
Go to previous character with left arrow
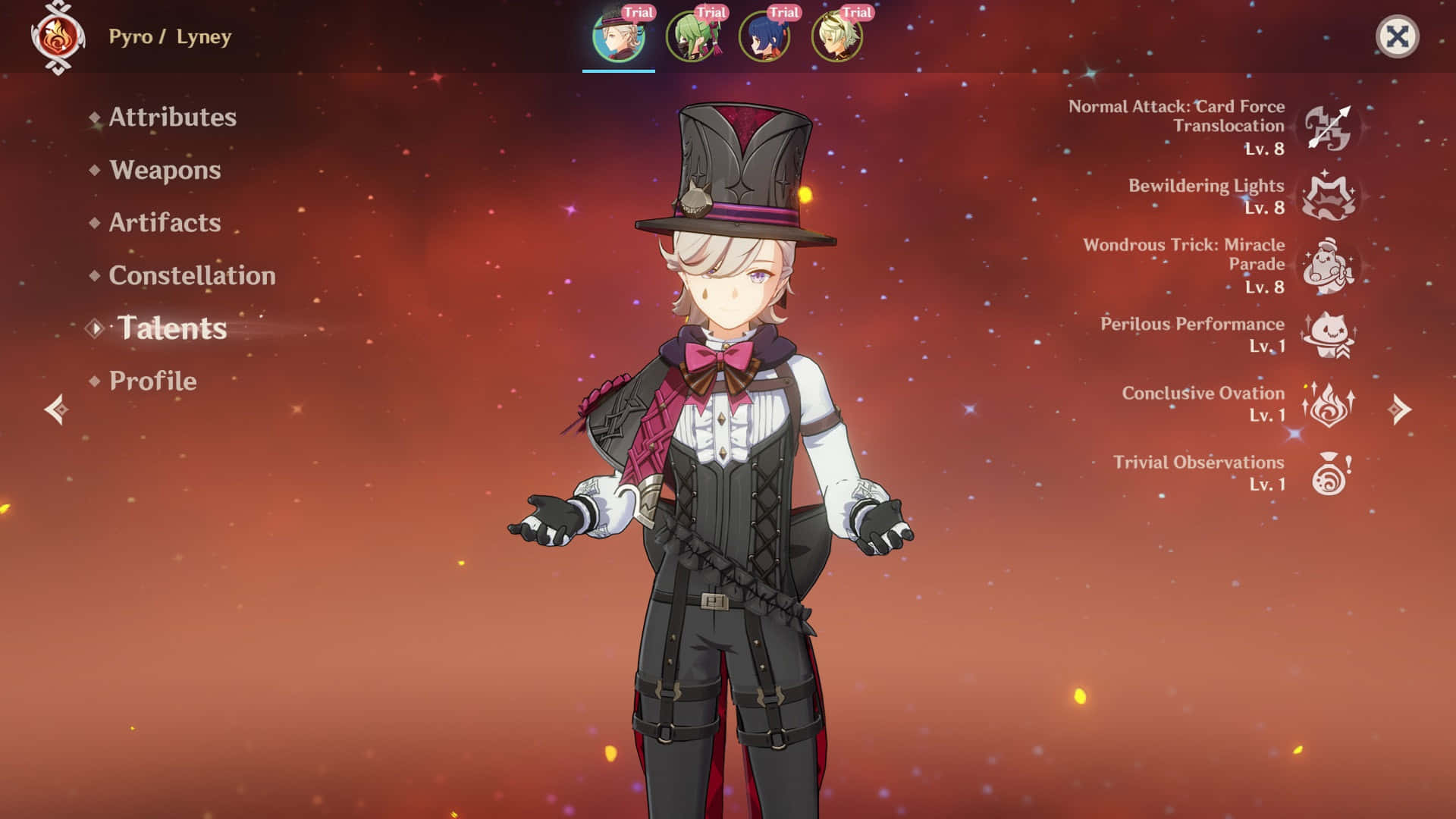[x=57, y=409]
